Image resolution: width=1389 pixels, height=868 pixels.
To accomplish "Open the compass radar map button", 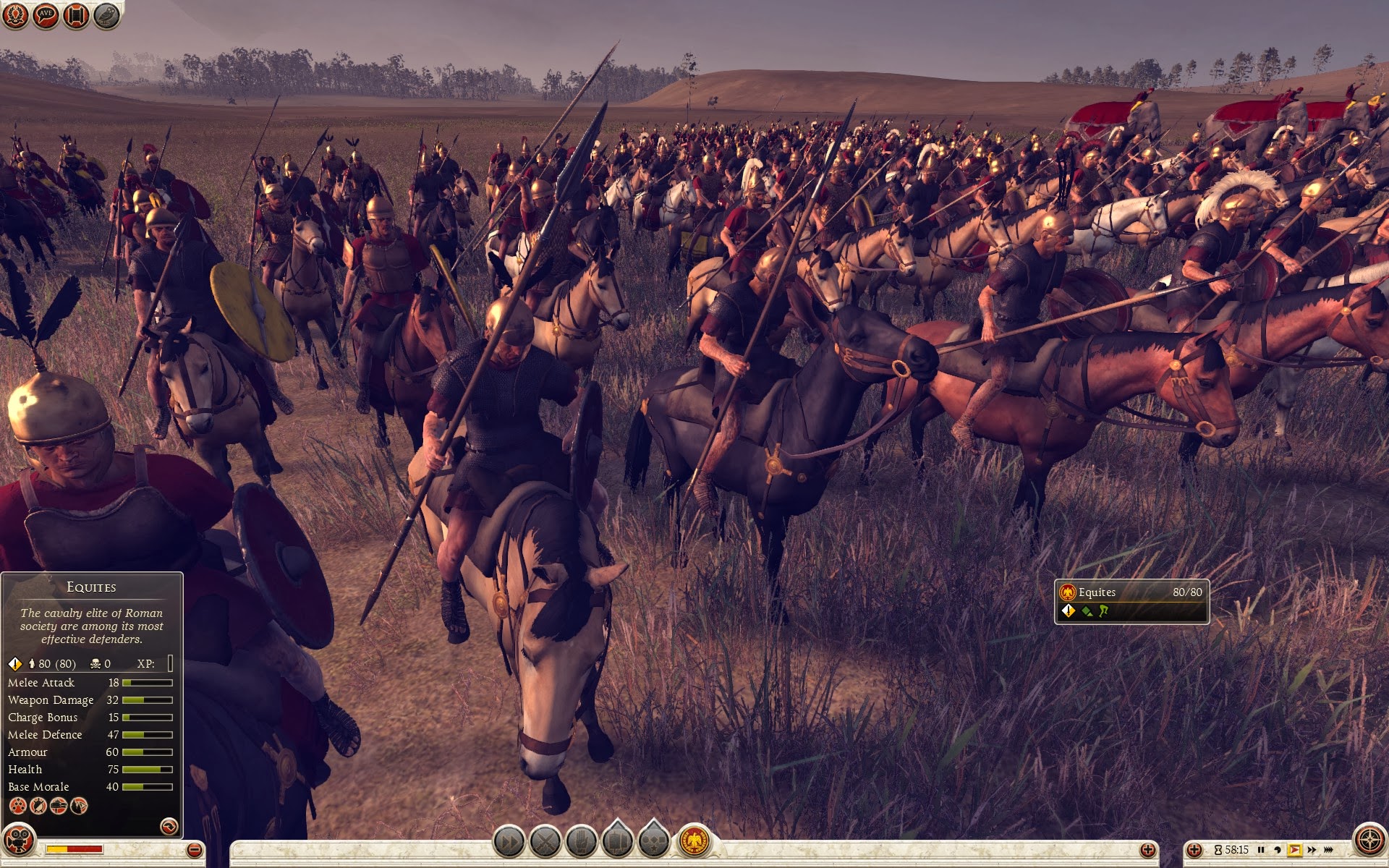I will 1369,841.
